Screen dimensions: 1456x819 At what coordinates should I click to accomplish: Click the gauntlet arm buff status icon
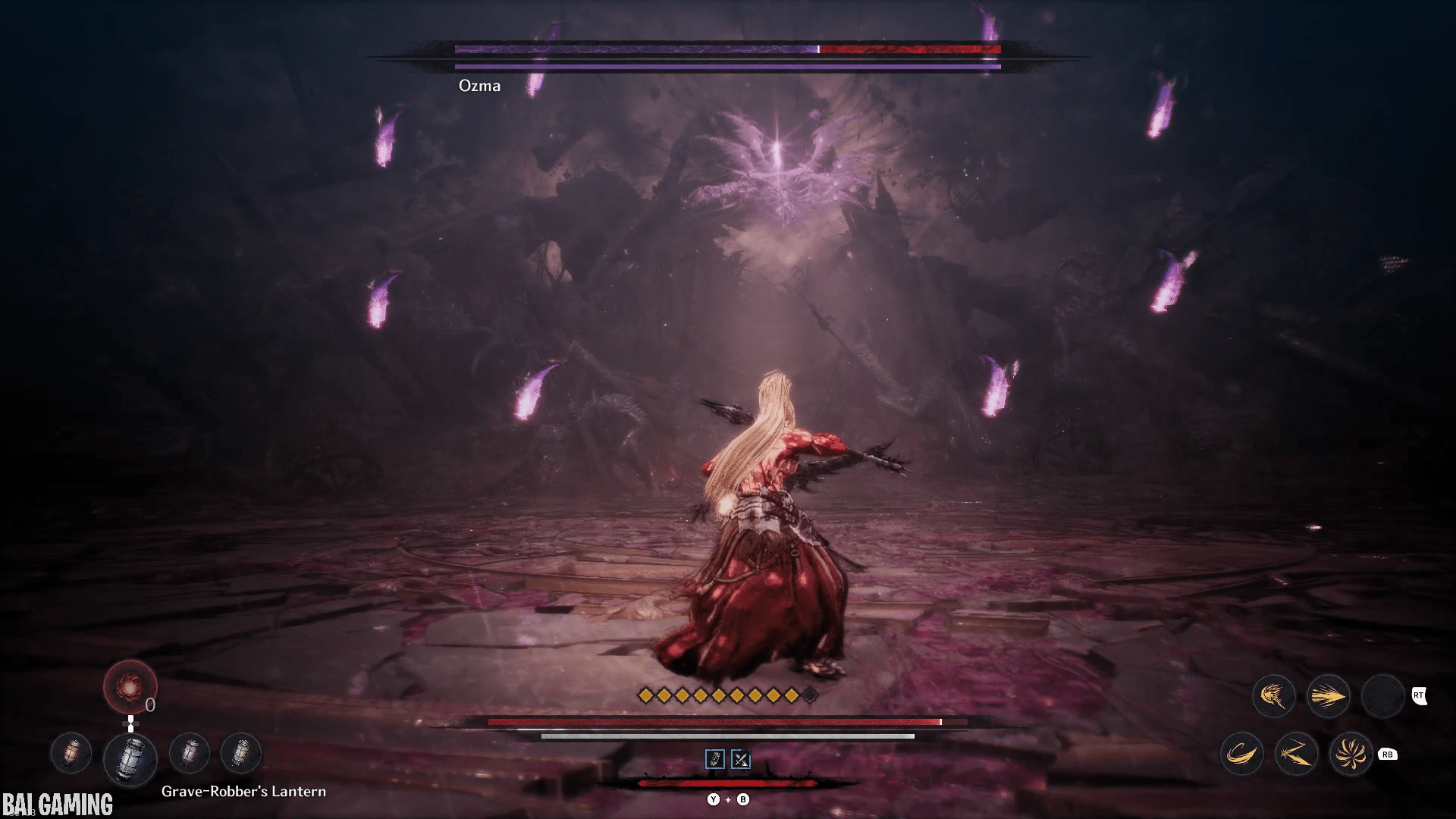tap(714, 759)
